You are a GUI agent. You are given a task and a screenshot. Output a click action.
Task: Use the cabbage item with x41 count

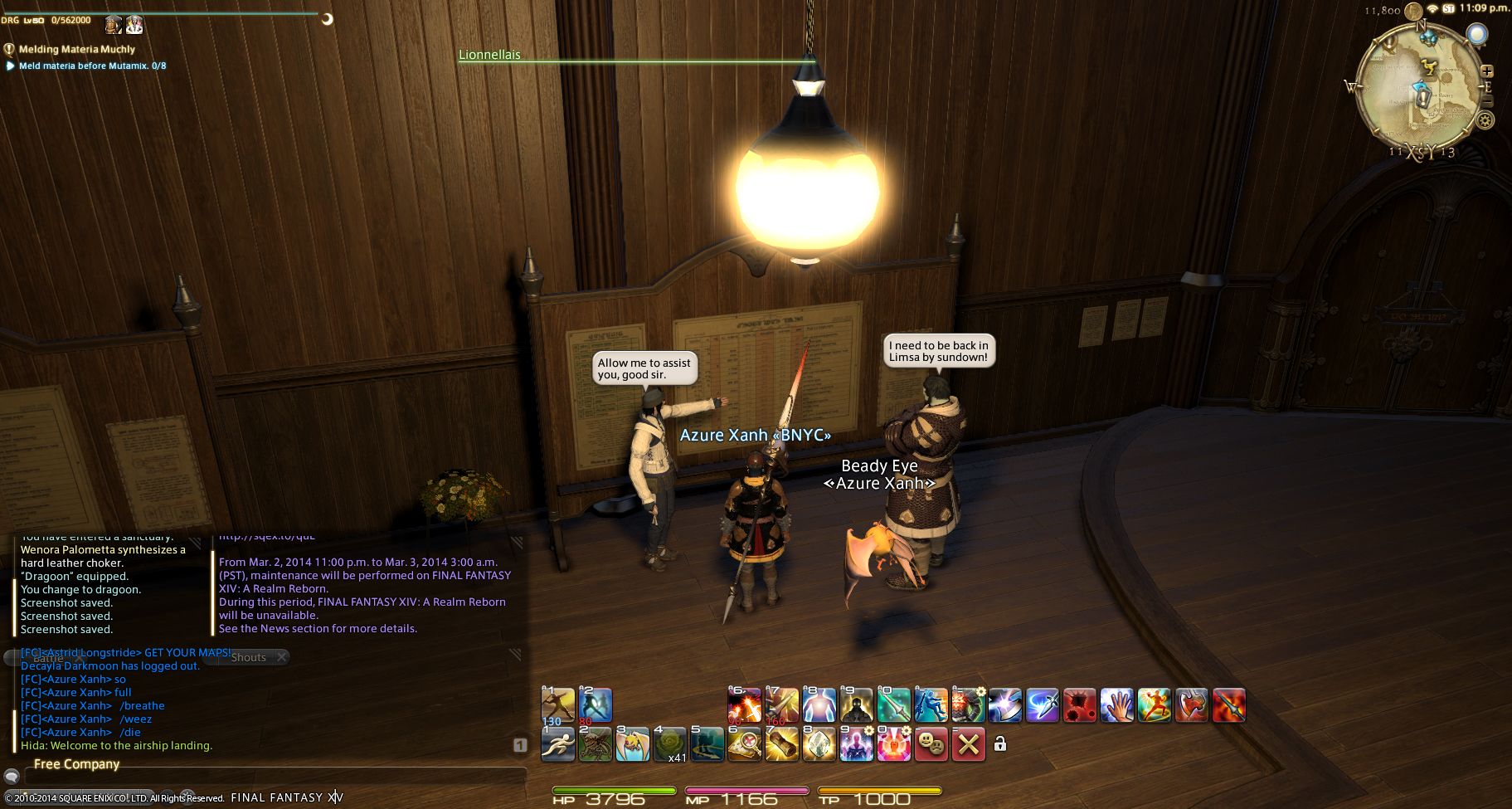point(669,744)
